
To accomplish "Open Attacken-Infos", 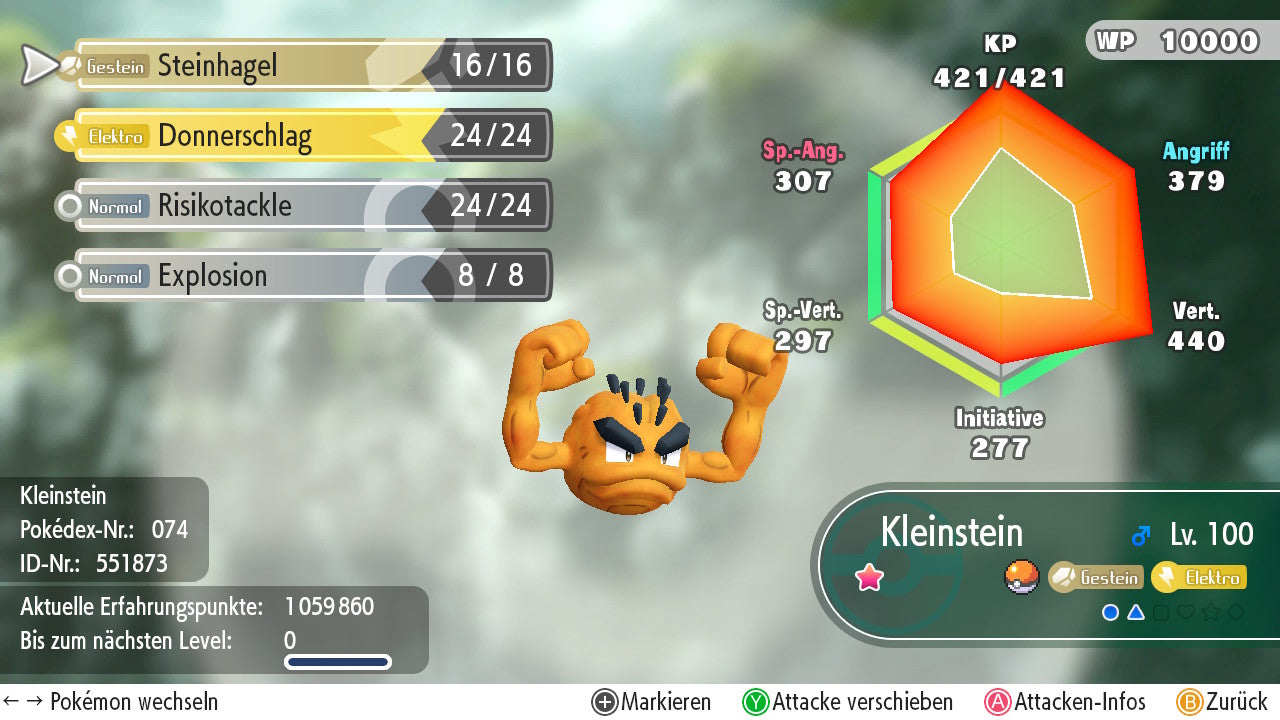I will [1065, 702].
